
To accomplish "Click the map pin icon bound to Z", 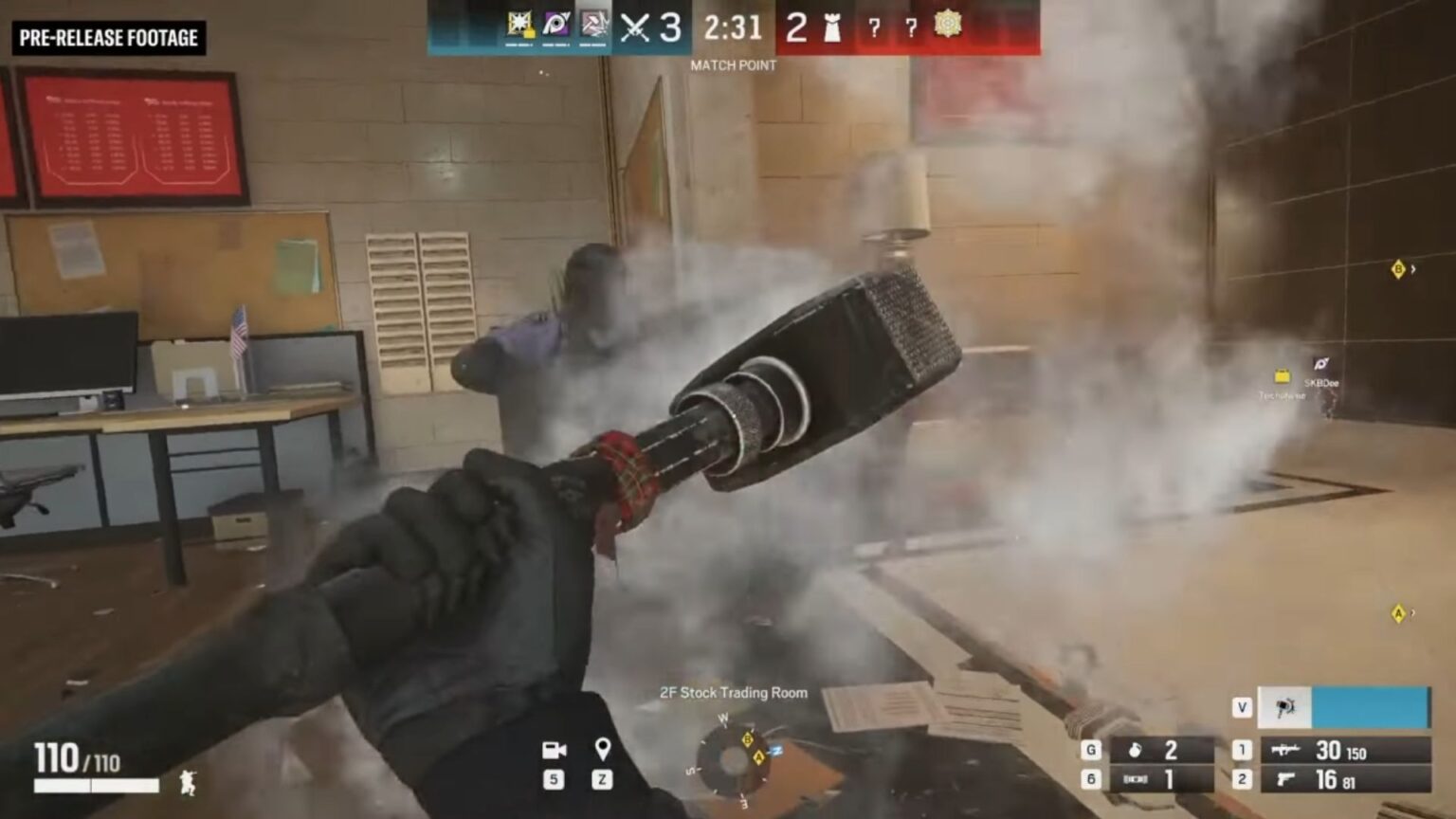I will tap(603, 748).
